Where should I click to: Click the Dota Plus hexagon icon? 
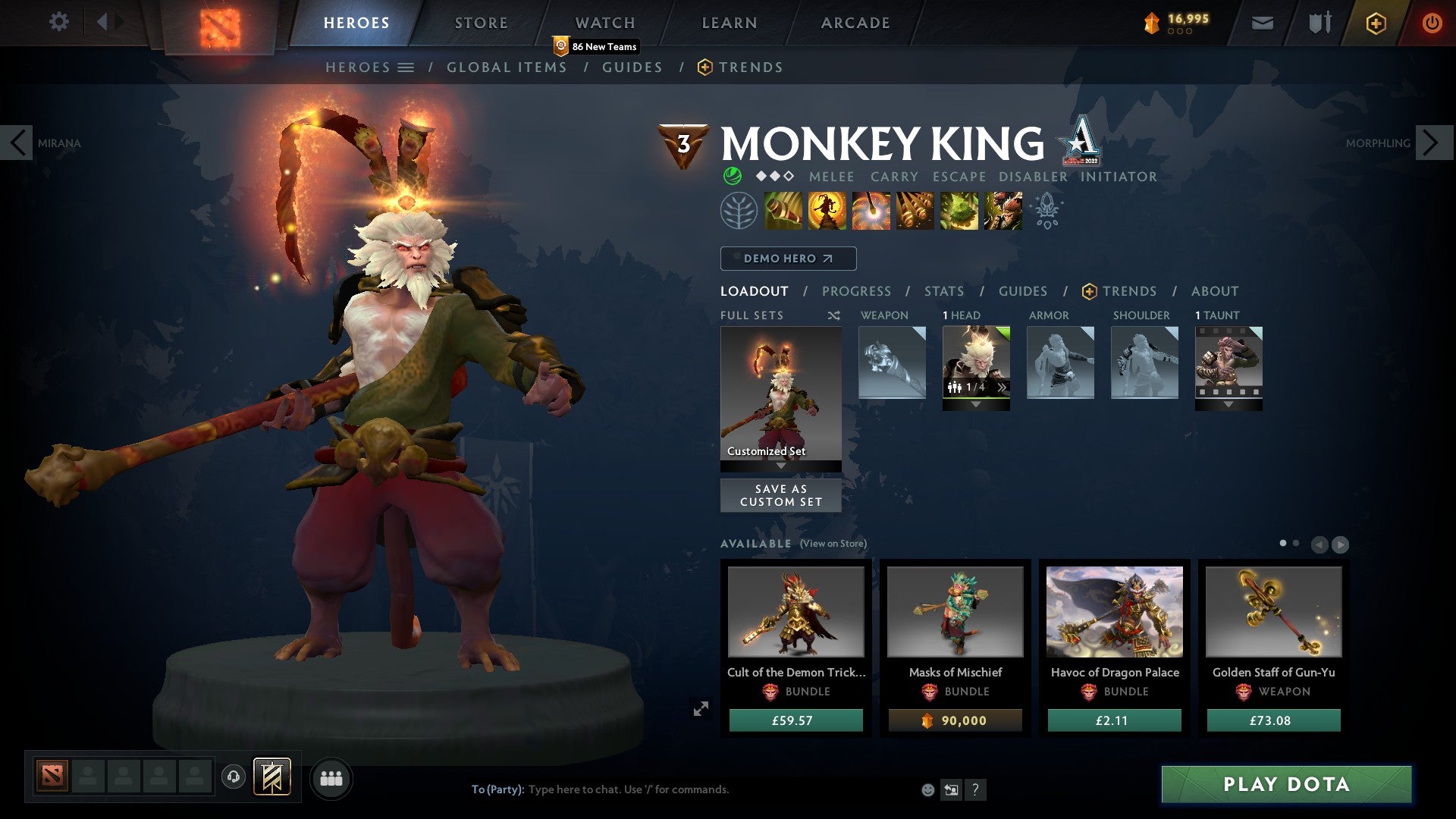[x=1376, y=22]
